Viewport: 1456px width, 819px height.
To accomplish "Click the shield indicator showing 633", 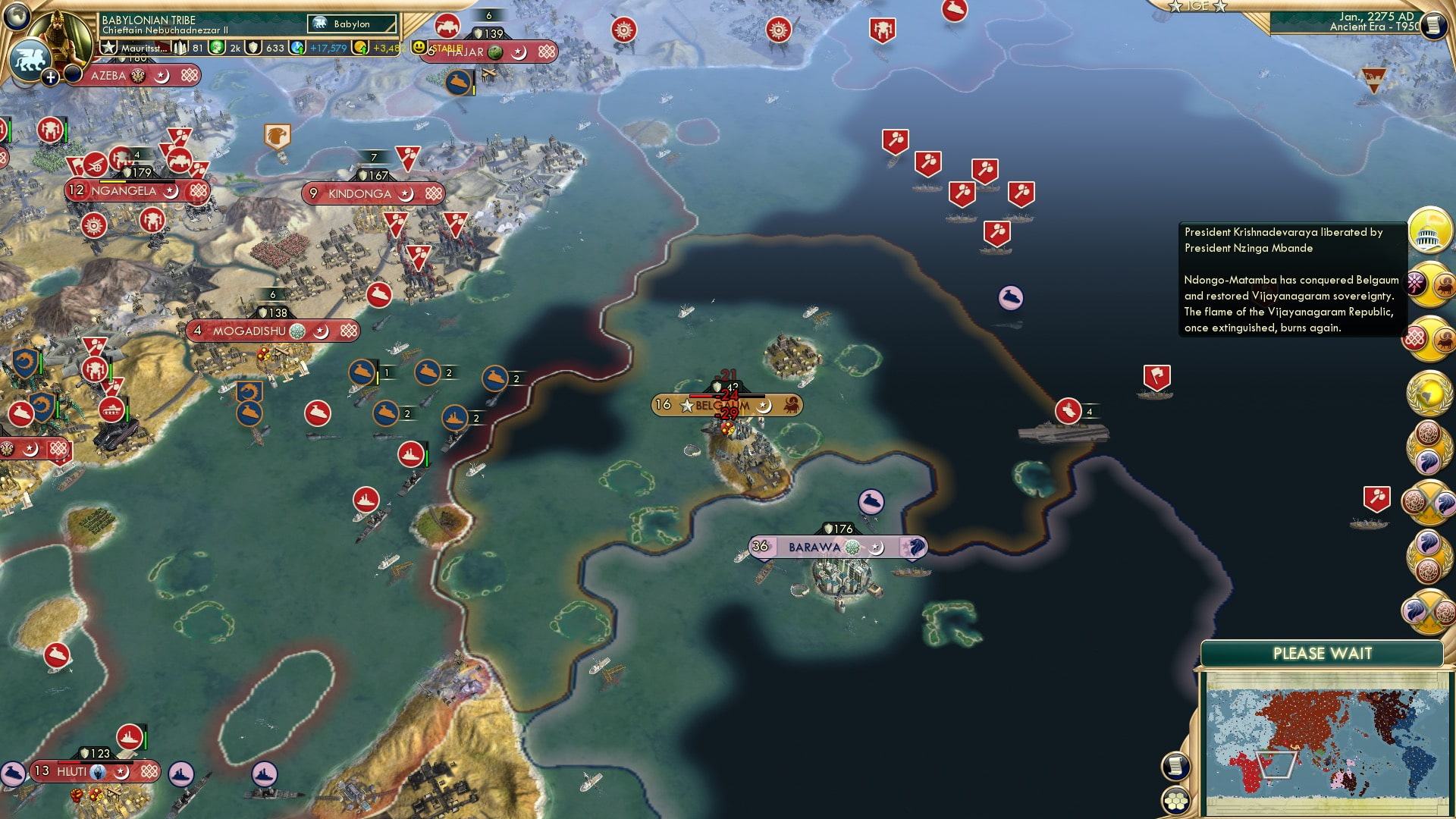I will coord(254,48).
